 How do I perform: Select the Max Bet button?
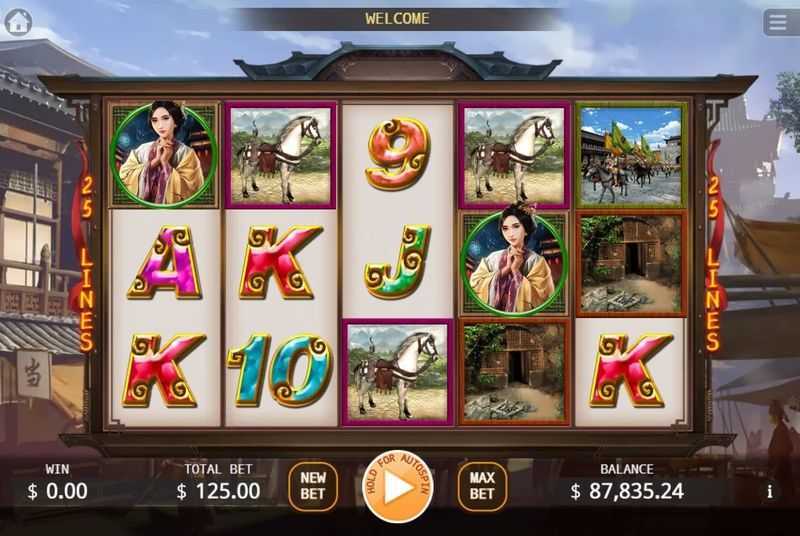(482, 487)
